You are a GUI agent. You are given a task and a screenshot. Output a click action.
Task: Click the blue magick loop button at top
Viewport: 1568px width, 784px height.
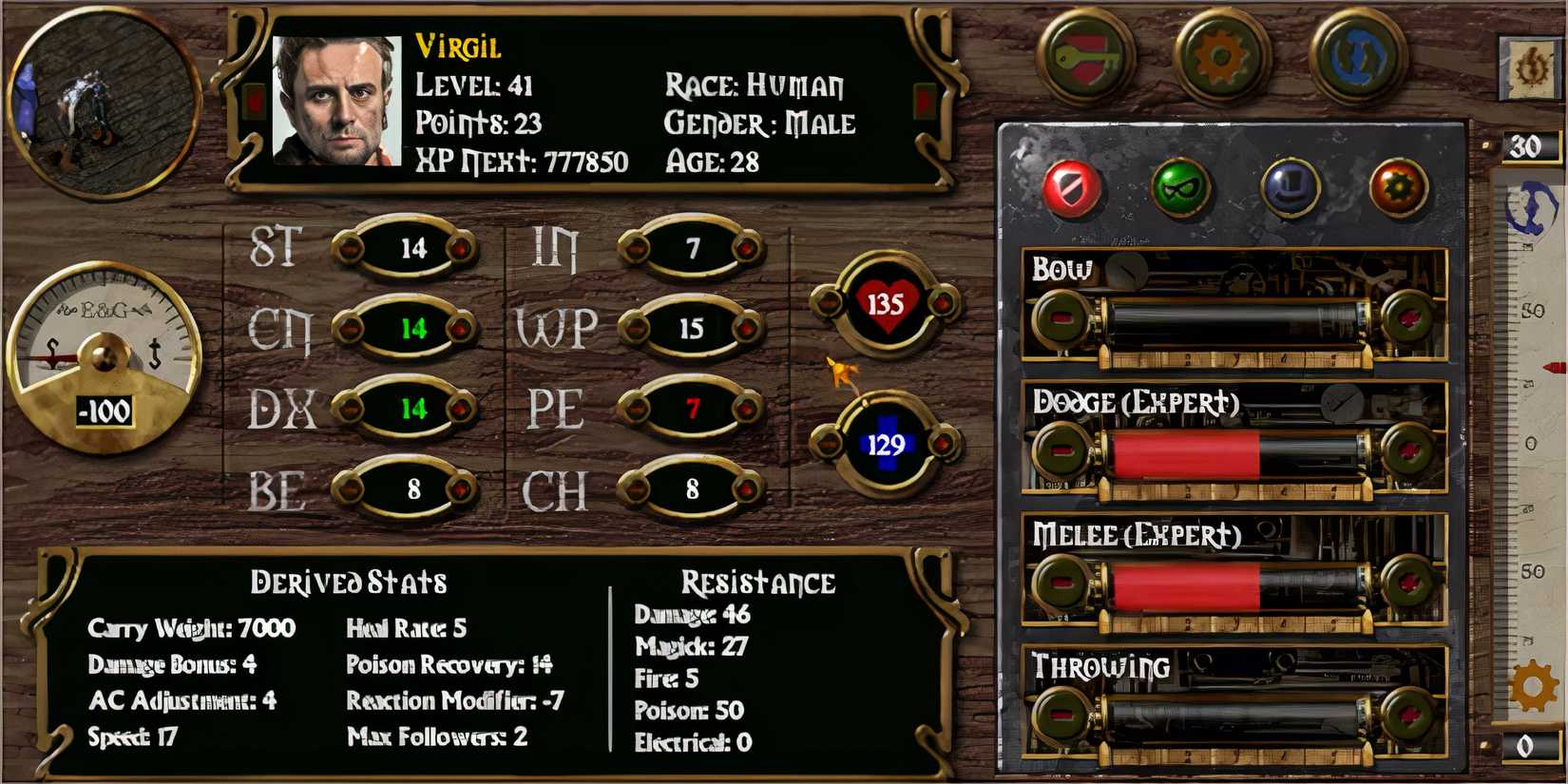click(x=1359, y=55)
